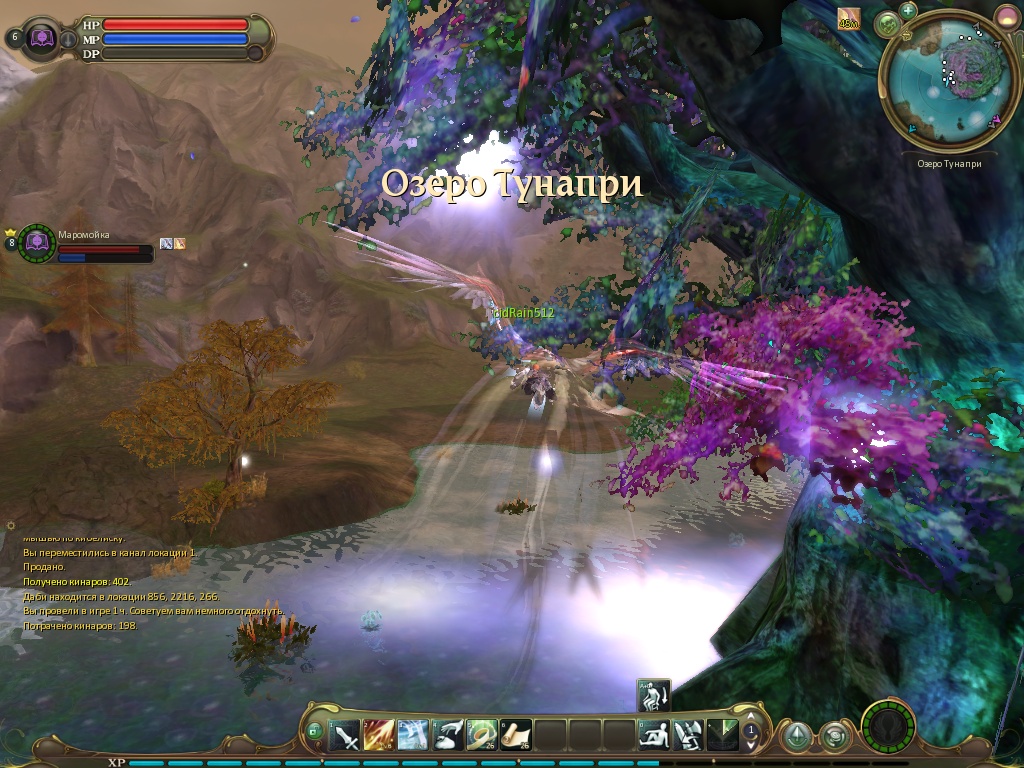Activate the sword attack skill
Image resolution: width=1024 pixels, height=768 pixels.
click(x=345, y=736)
